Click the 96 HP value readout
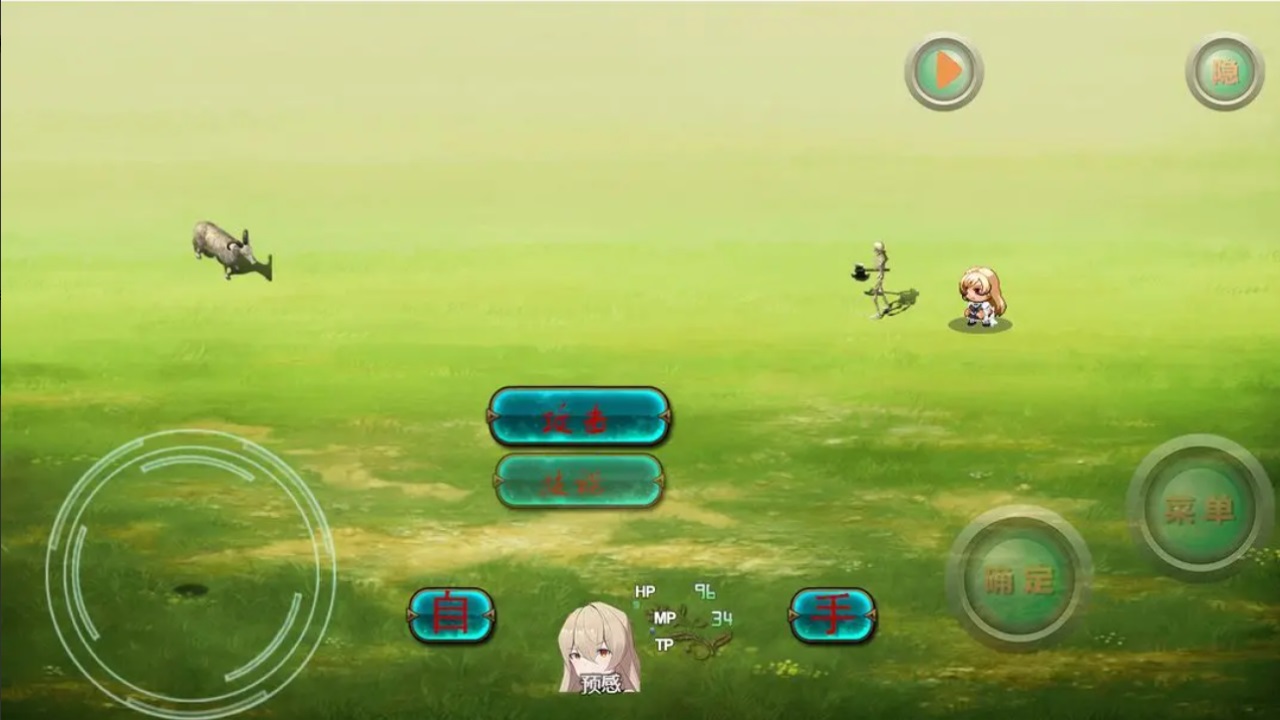 click(703, 592)
